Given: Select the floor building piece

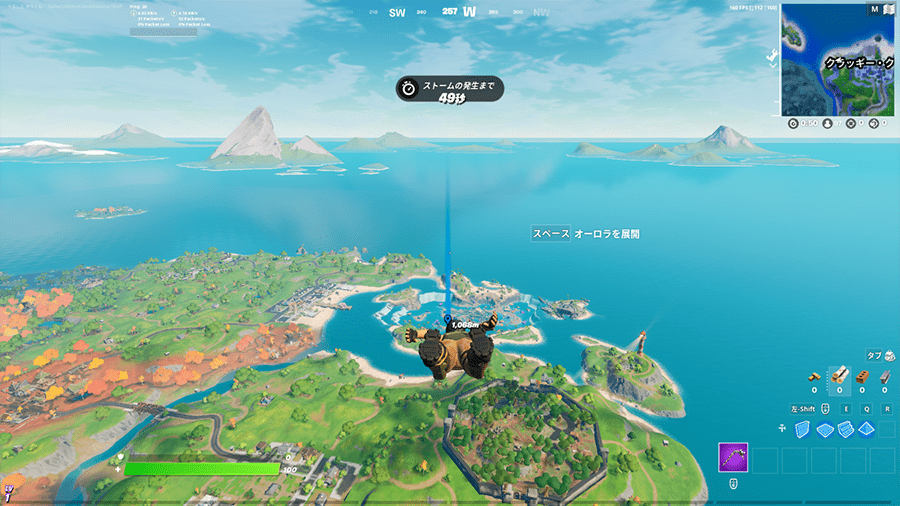Looking at the screenshot, I should [826, 430].
